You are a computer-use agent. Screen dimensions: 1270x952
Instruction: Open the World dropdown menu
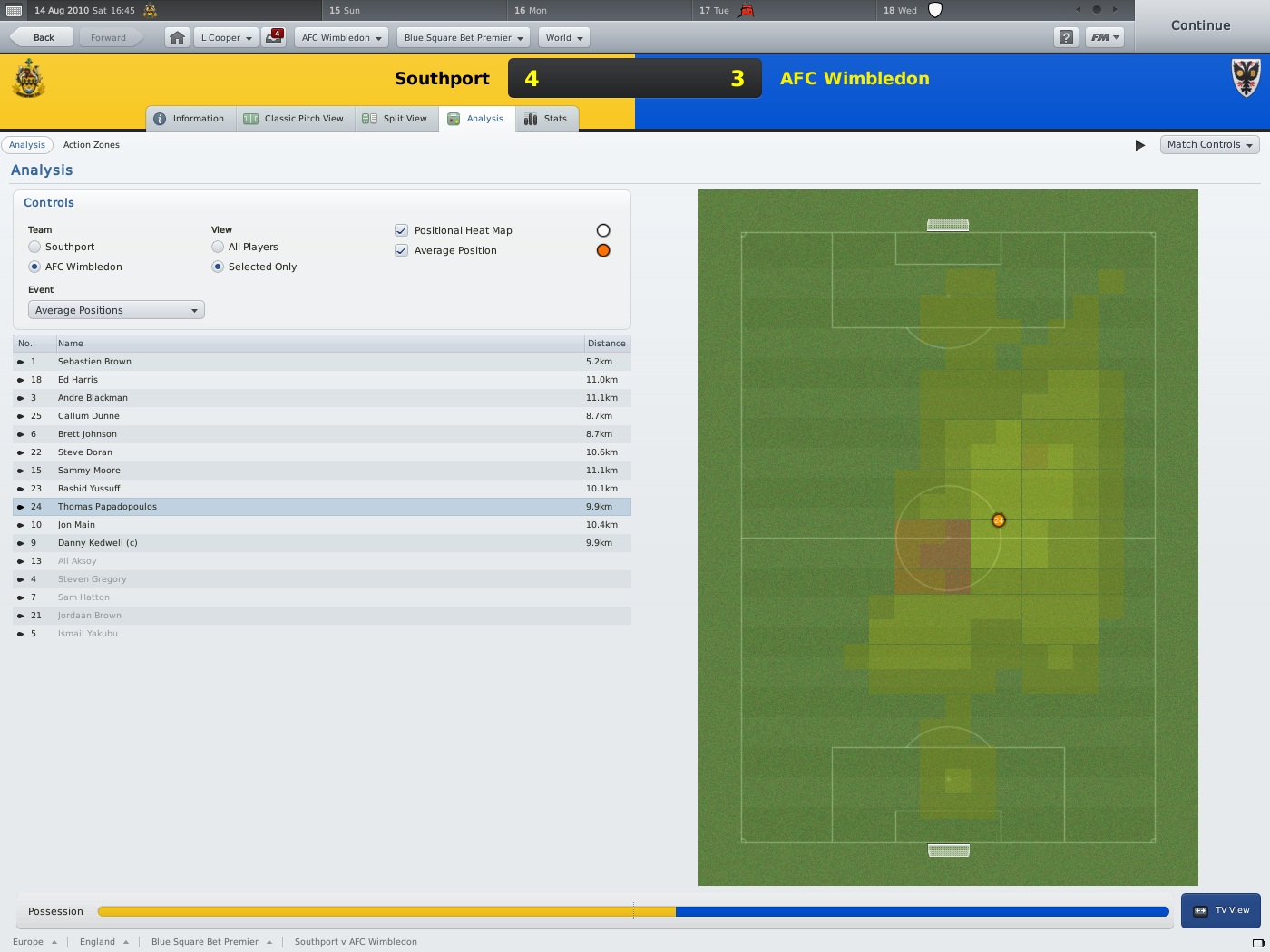(562, 37)
